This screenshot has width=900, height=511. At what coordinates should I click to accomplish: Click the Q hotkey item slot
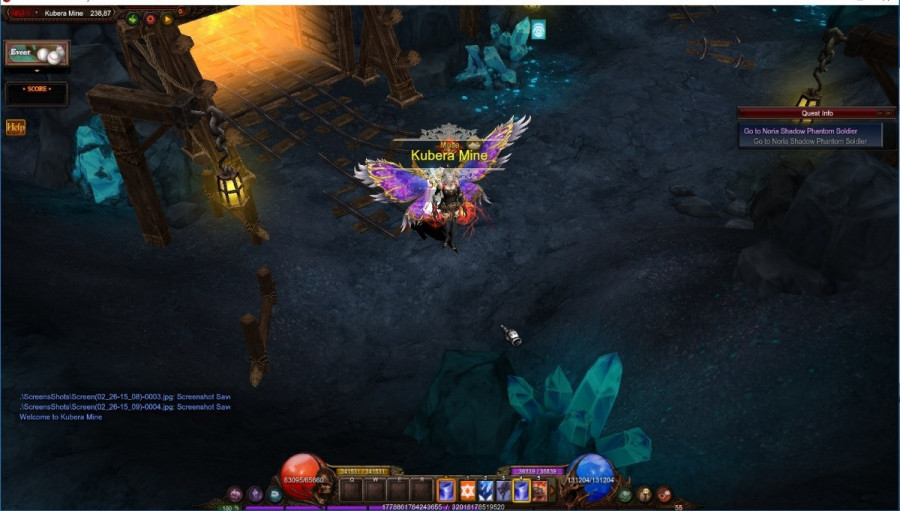click(350, 490)
